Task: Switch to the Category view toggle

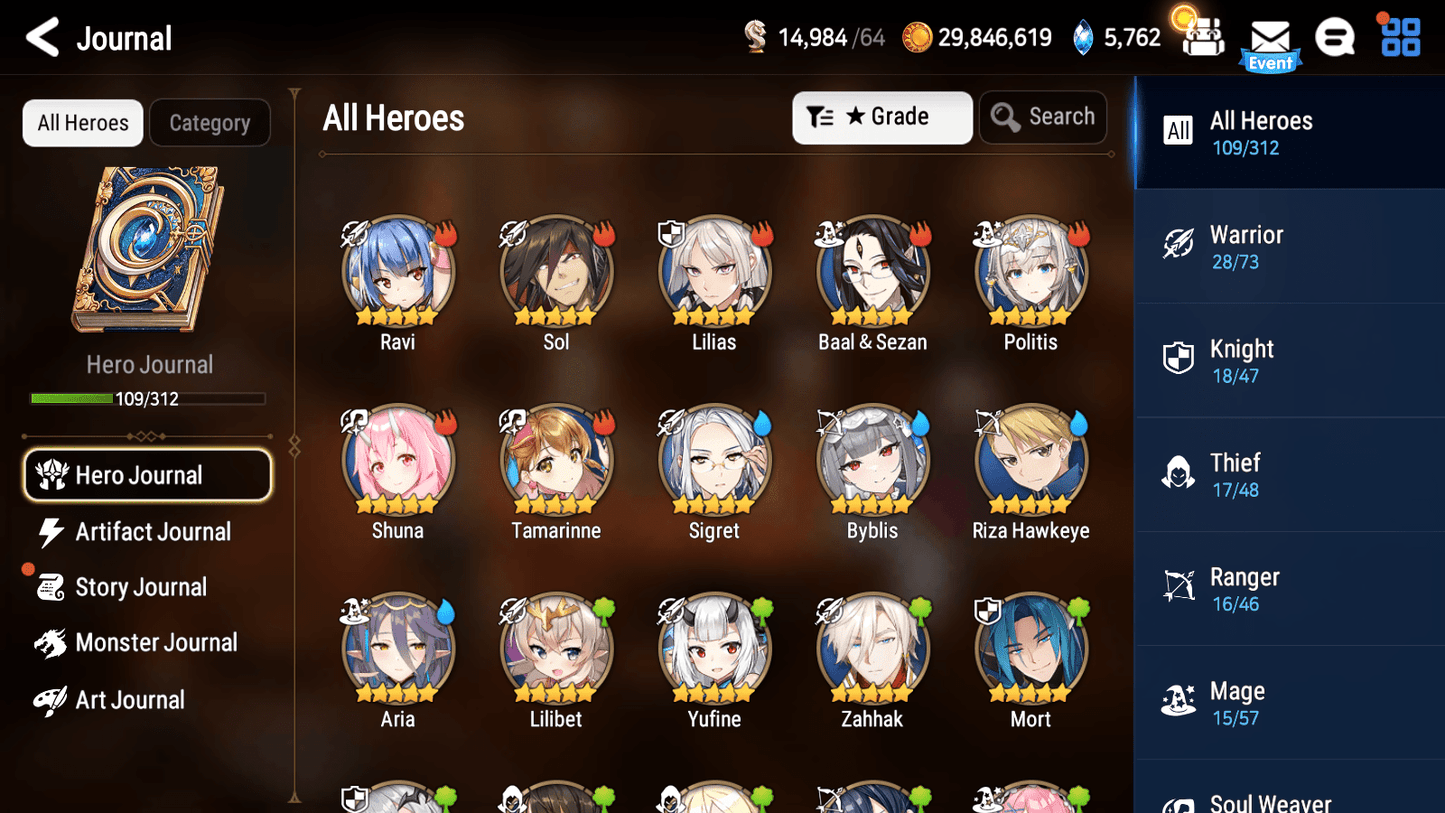Action: (x=210, y=122)
